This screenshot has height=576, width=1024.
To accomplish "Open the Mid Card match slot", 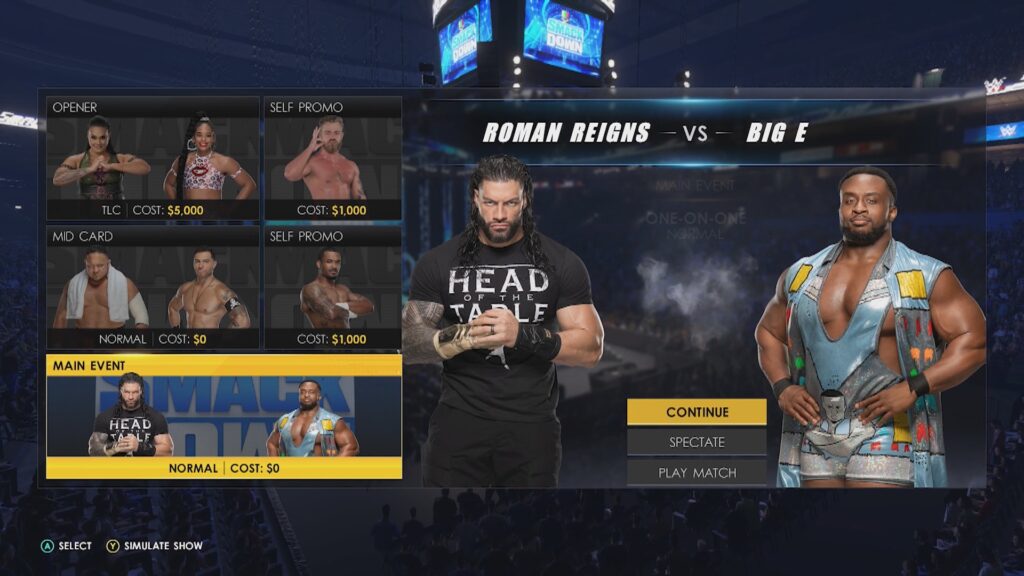I will click(x=153, y=288).
